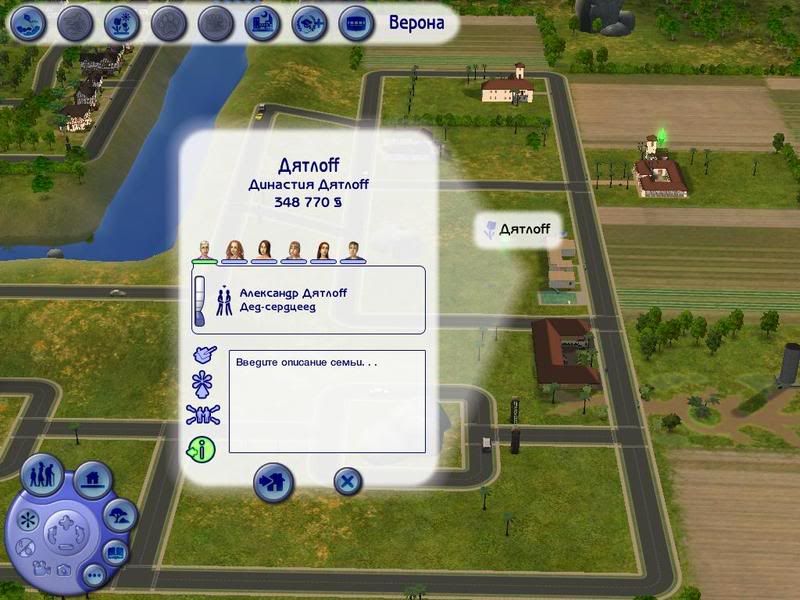Image resolution: width=800 pixels, height=600 pixels.
Task: Open the neighborhood decorations panel
Action: 120,516
